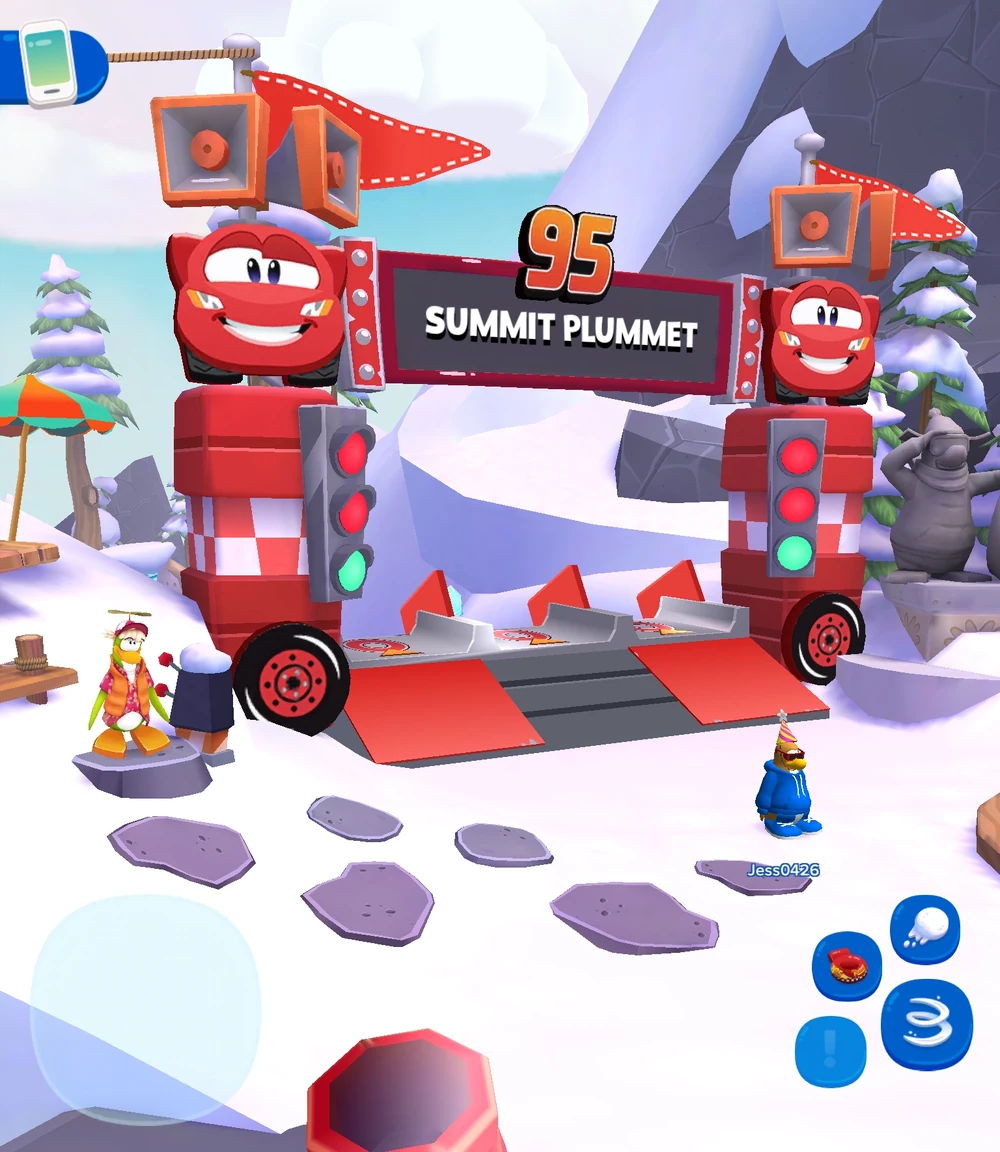The height and width of the screenshot is (1152, 1000).
Task: Tap the faded exclamation mark action button
Action: tap(830, 1051)
